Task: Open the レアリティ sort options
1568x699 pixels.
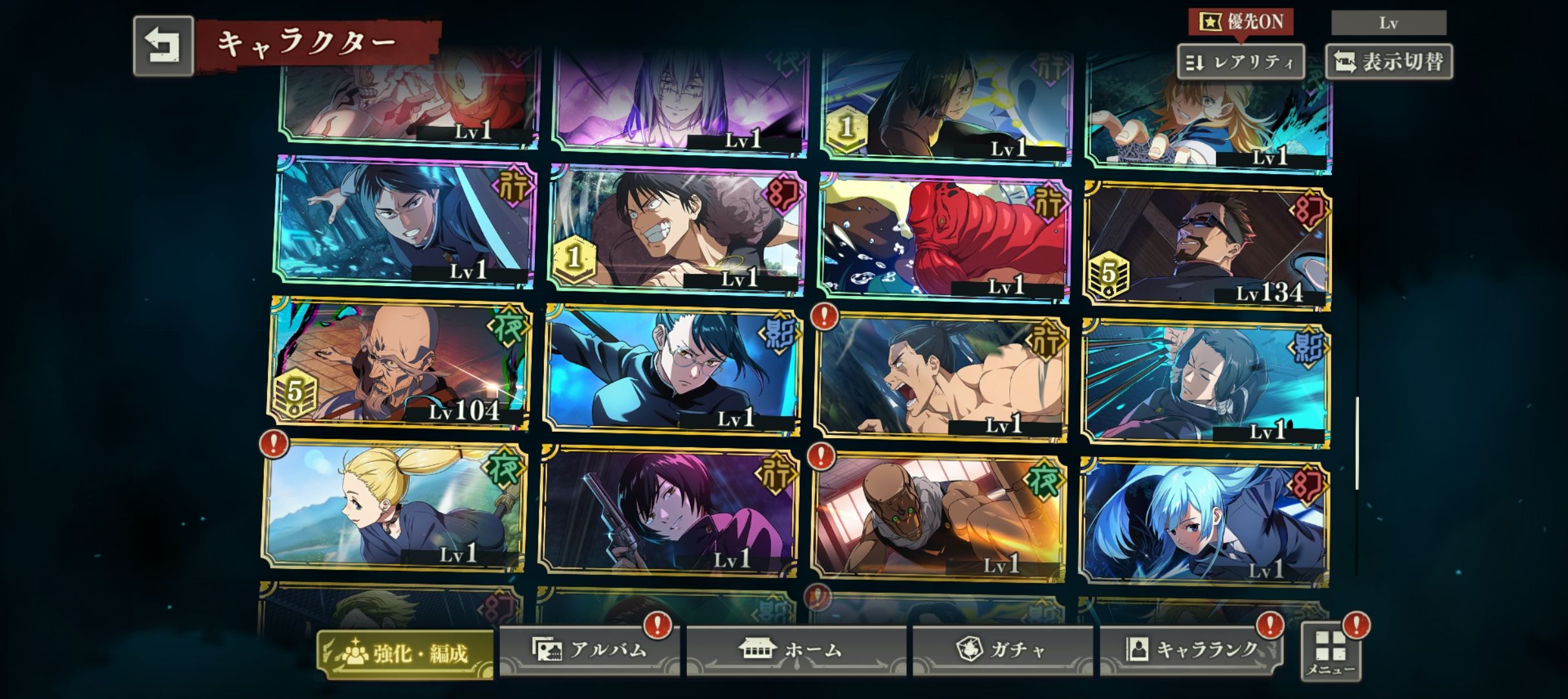Action: 1240,62
